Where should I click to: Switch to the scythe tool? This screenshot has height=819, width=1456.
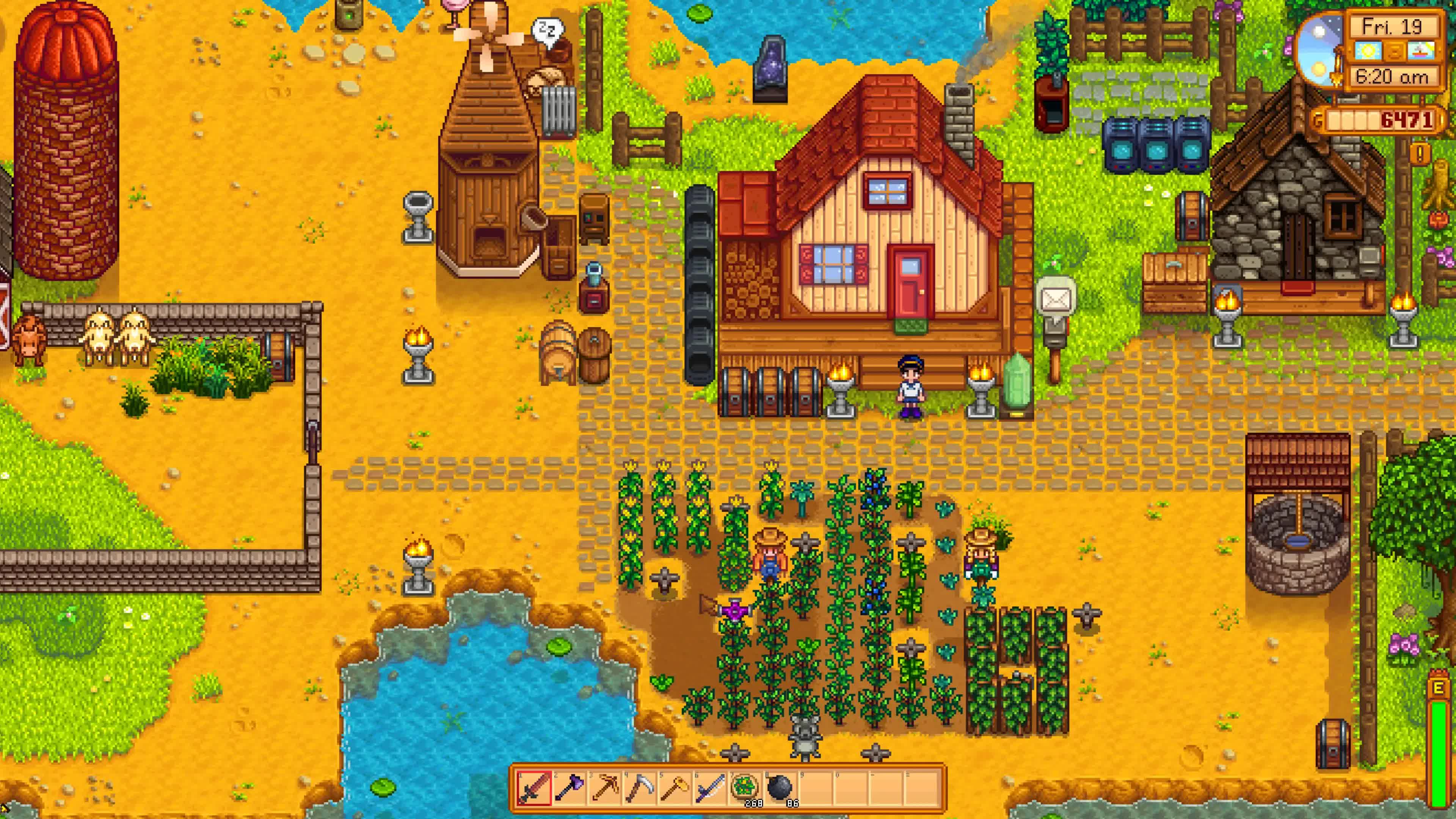click(x=639, y=788)
